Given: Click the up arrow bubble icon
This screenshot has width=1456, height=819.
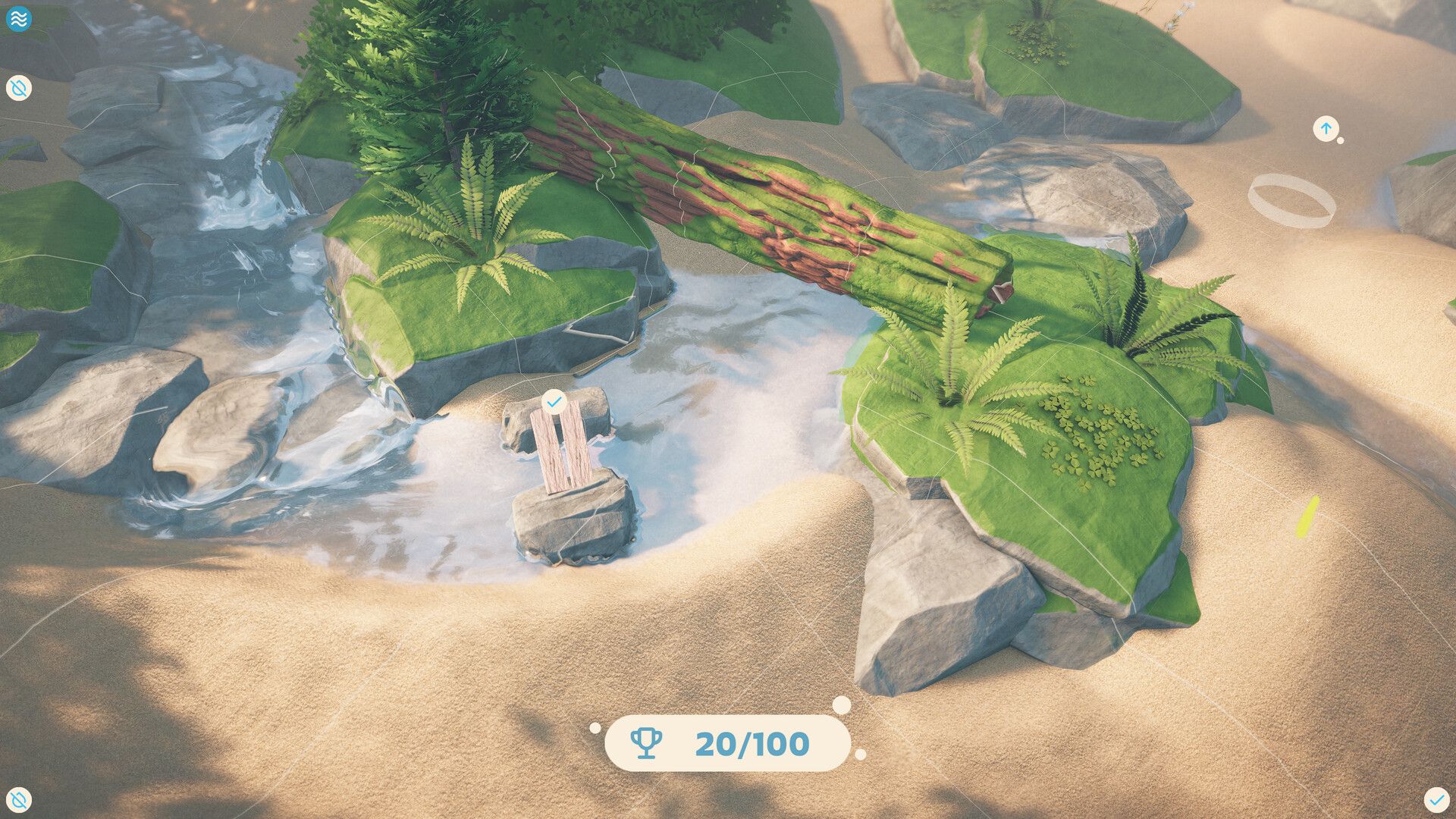Looking at the screenshot, I should pos(1326,129).
